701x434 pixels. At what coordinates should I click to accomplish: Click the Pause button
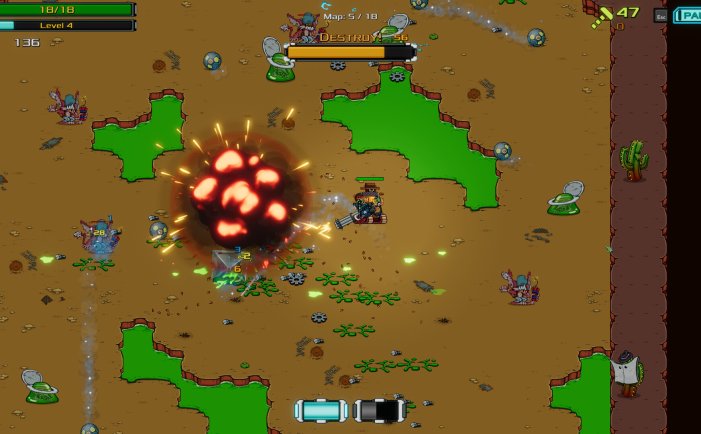click(x=688, y=15)
